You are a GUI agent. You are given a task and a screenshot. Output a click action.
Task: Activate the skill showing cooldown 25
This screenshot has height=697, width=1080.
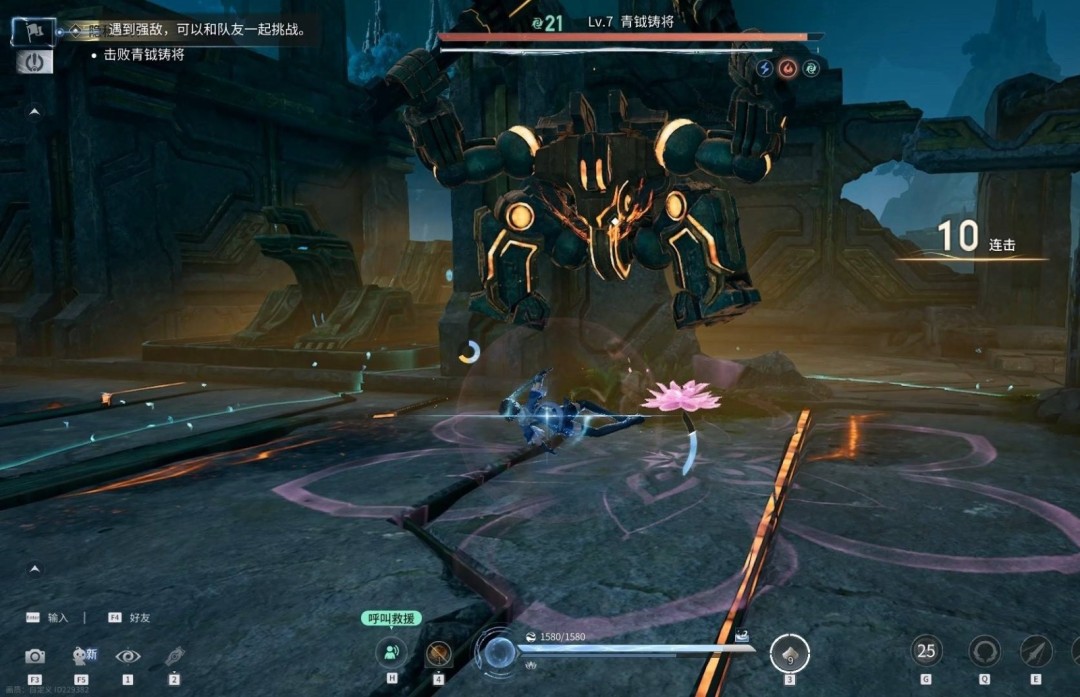coord(926,651)
